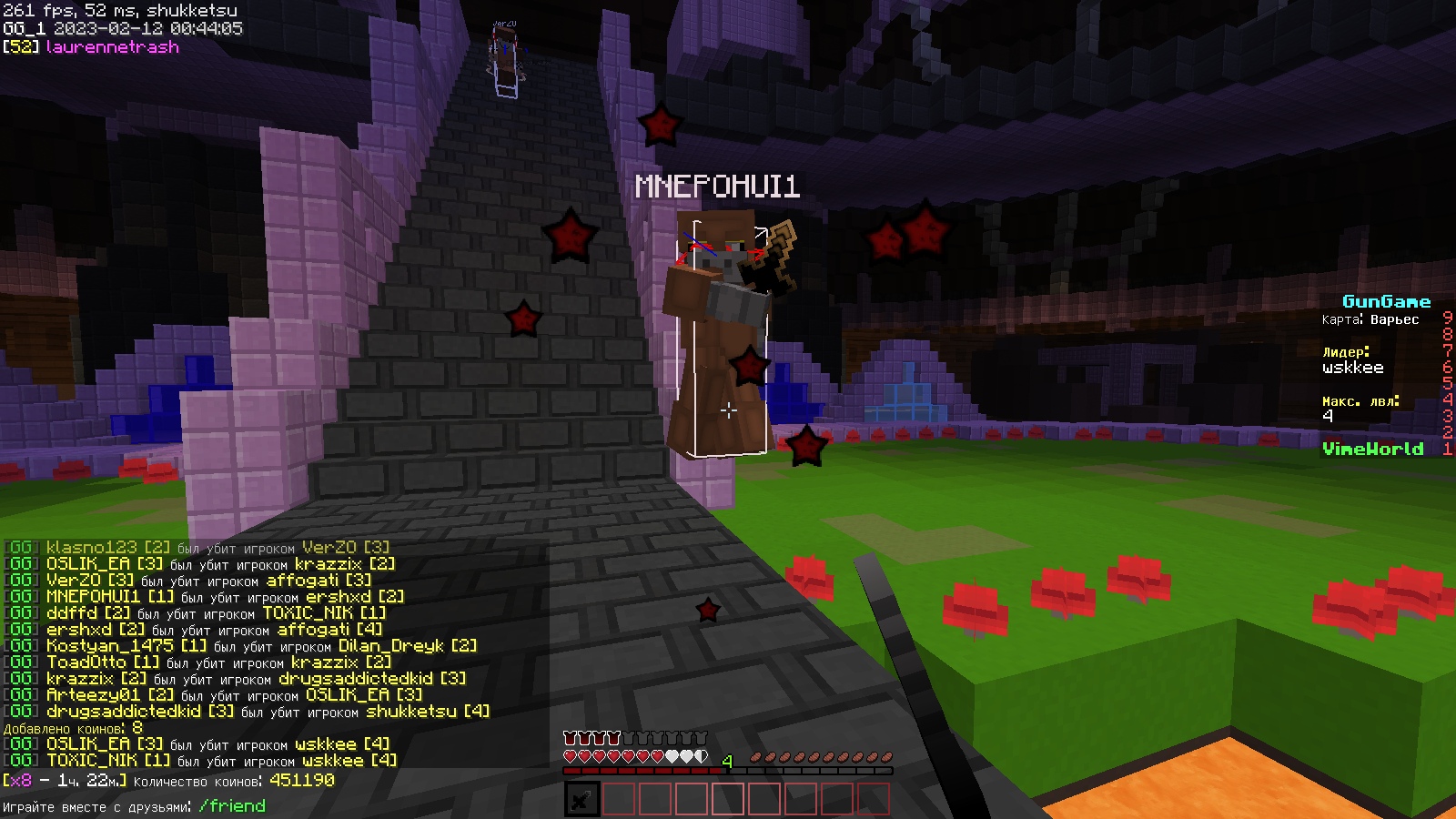Click the crosshair at the center of the screen
This screenshot has width=1456, height=819.
(728, 409)
